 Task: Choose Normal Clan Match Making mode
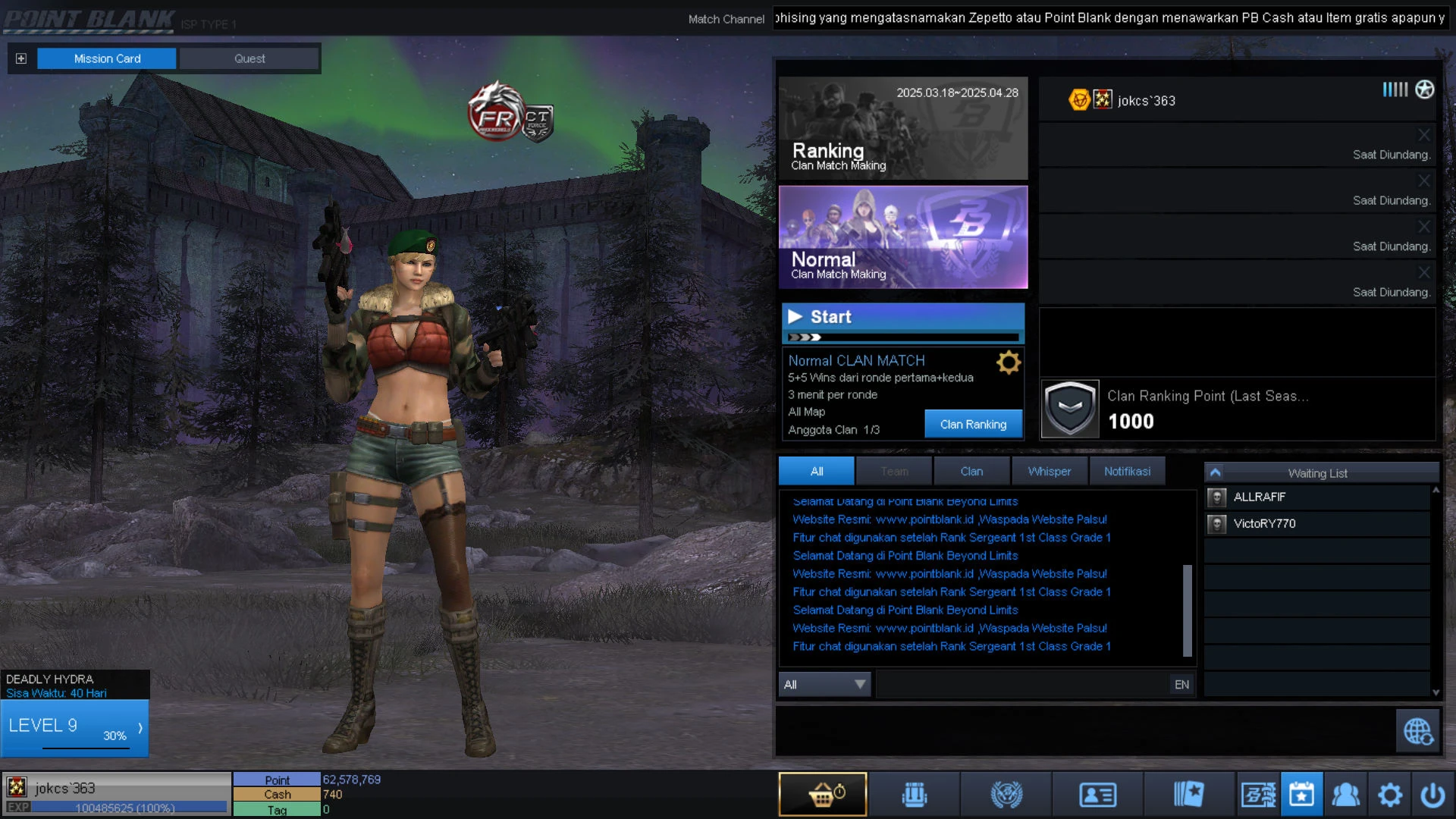click(x=903, y=237)
